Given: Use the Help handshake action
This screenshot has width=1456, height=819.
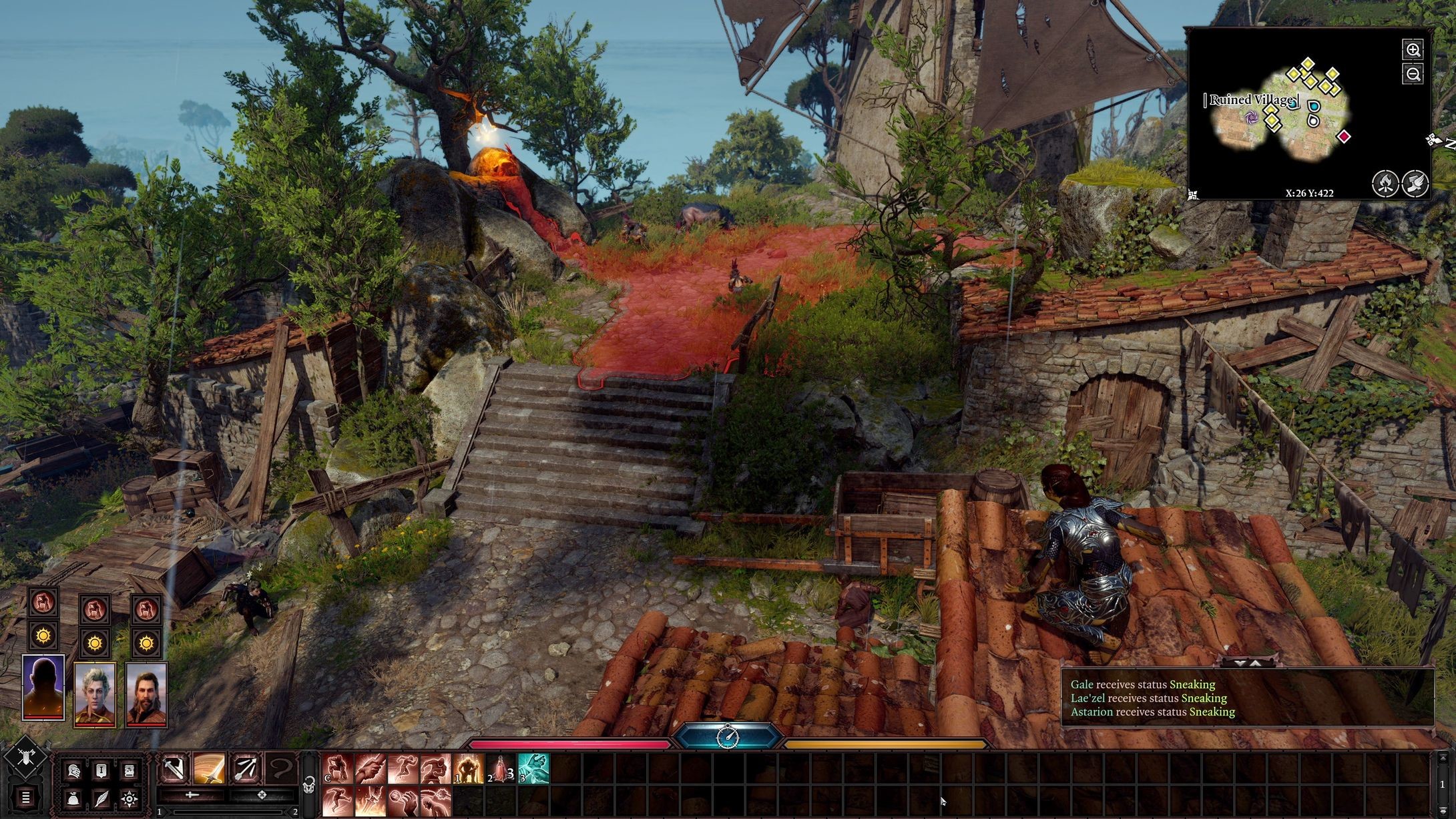Looking at the screenshot, I should click(x=370, y=769).
